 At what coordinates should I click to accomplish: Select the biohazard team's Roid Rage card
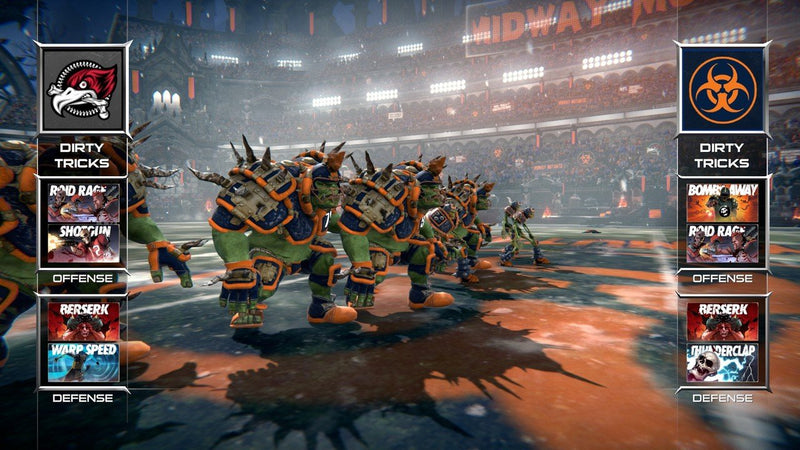click(x=722, y=244)
